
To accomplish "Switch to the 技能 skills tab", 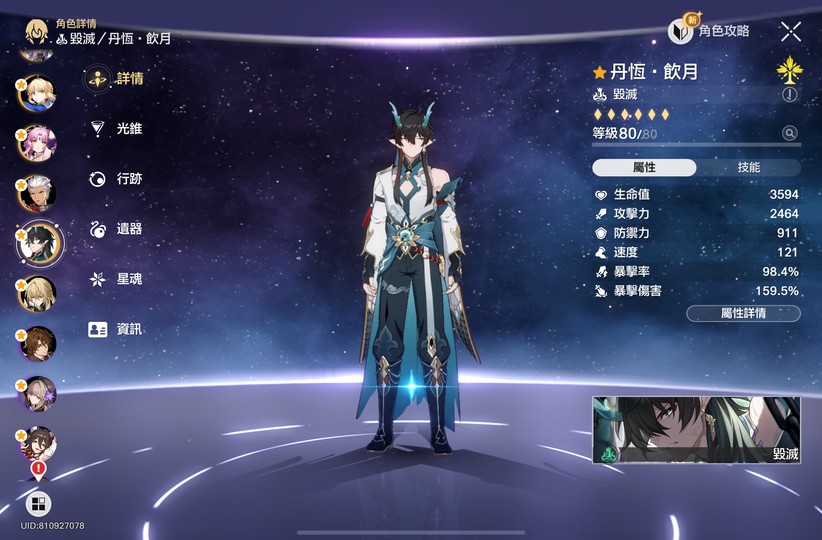I will 748,168.
